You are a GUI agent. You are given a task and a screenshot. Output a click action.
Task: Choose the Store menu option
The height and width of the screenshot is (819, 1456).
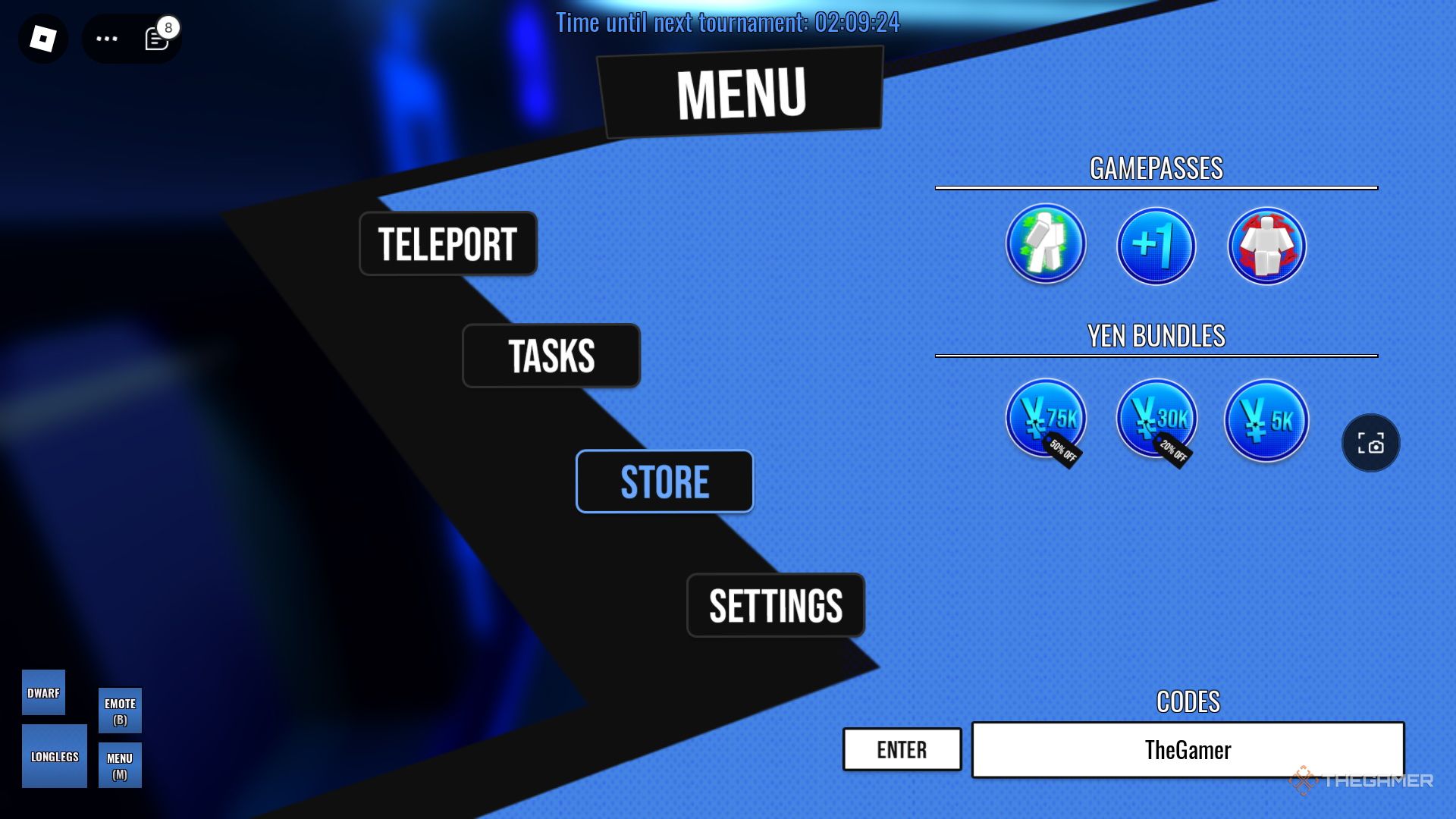(x=664, y=482)
